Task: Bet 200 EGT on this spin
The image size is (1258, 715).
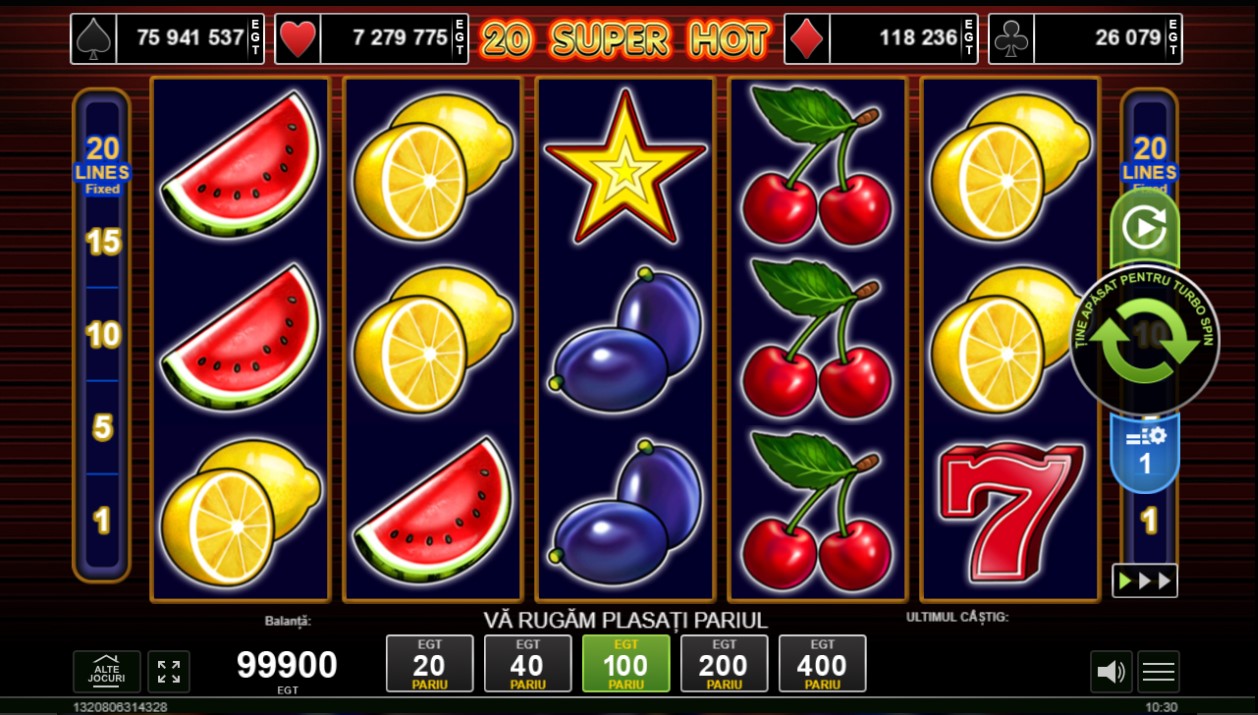Action: pos(723,664)
